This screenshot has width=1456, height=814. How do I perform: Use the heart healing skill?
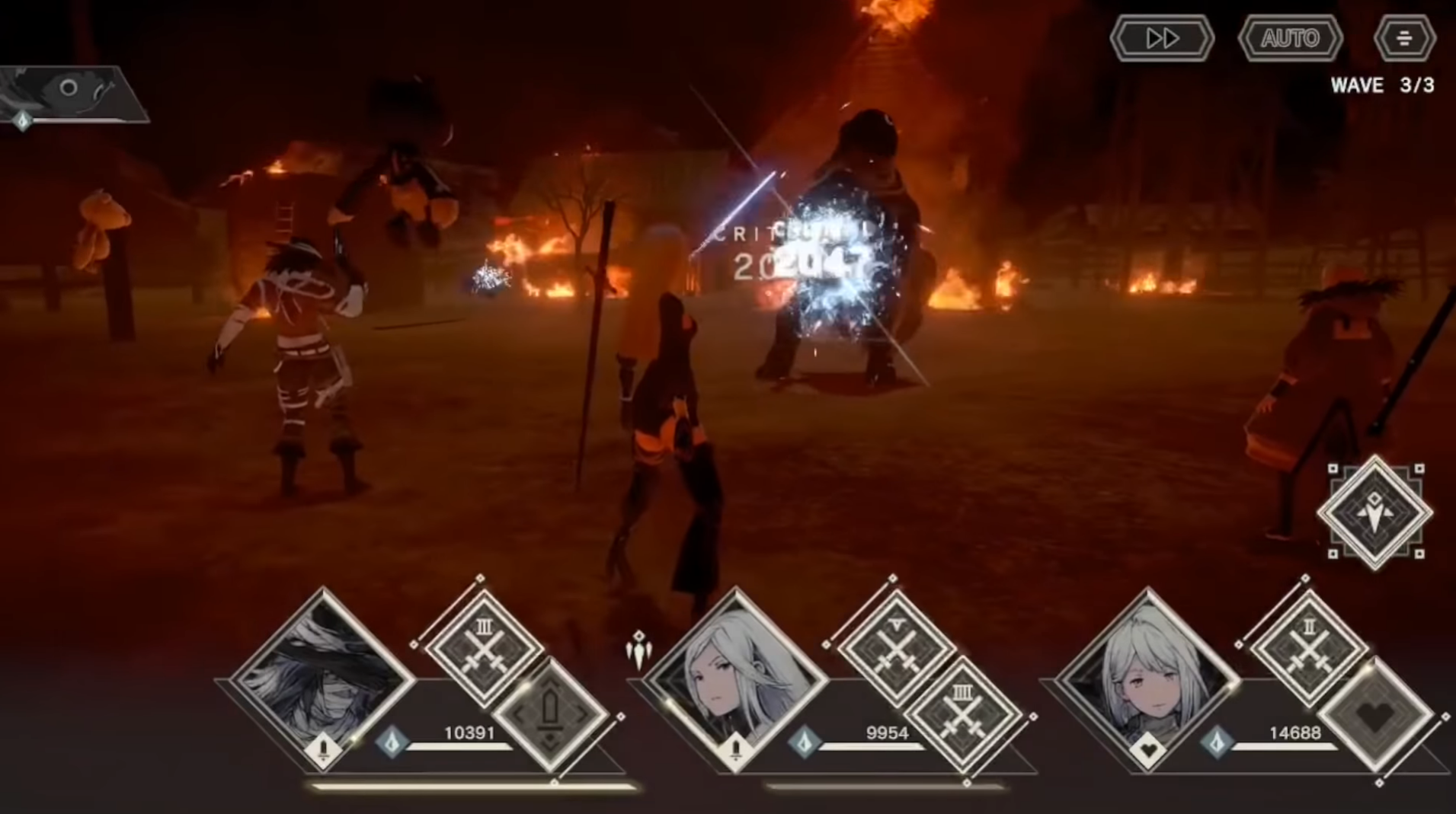(1376, 716)
